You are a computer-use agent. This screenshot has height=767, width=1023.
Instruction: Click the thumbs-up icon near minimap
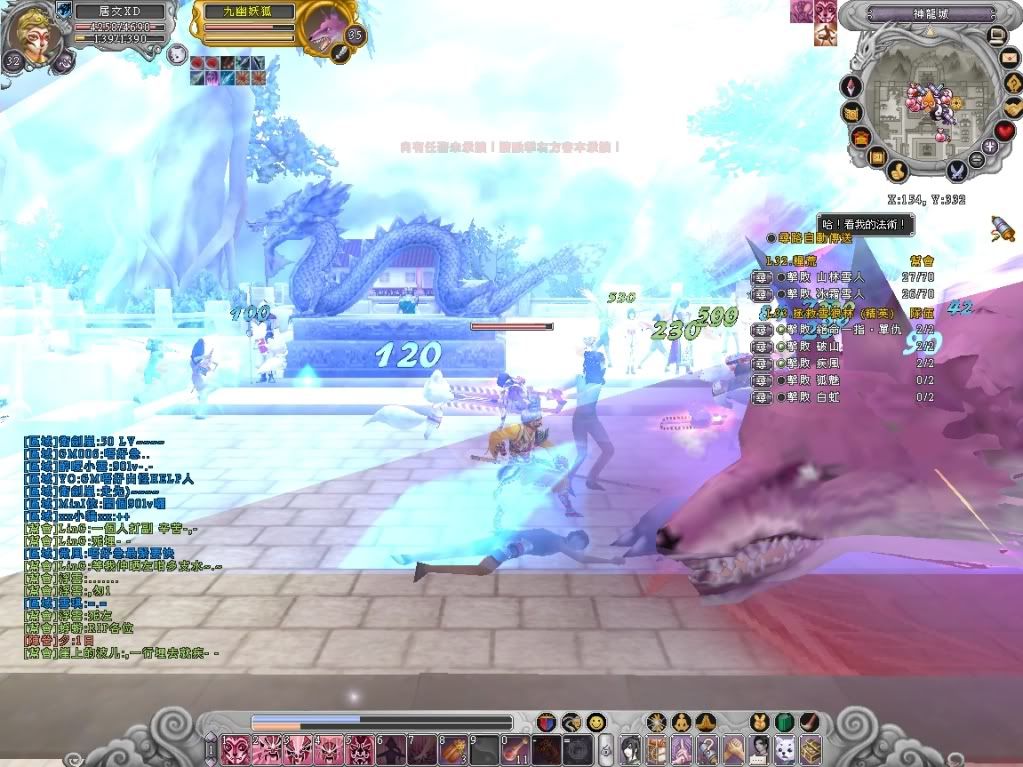pyautogui.click(x=897, y=171)
